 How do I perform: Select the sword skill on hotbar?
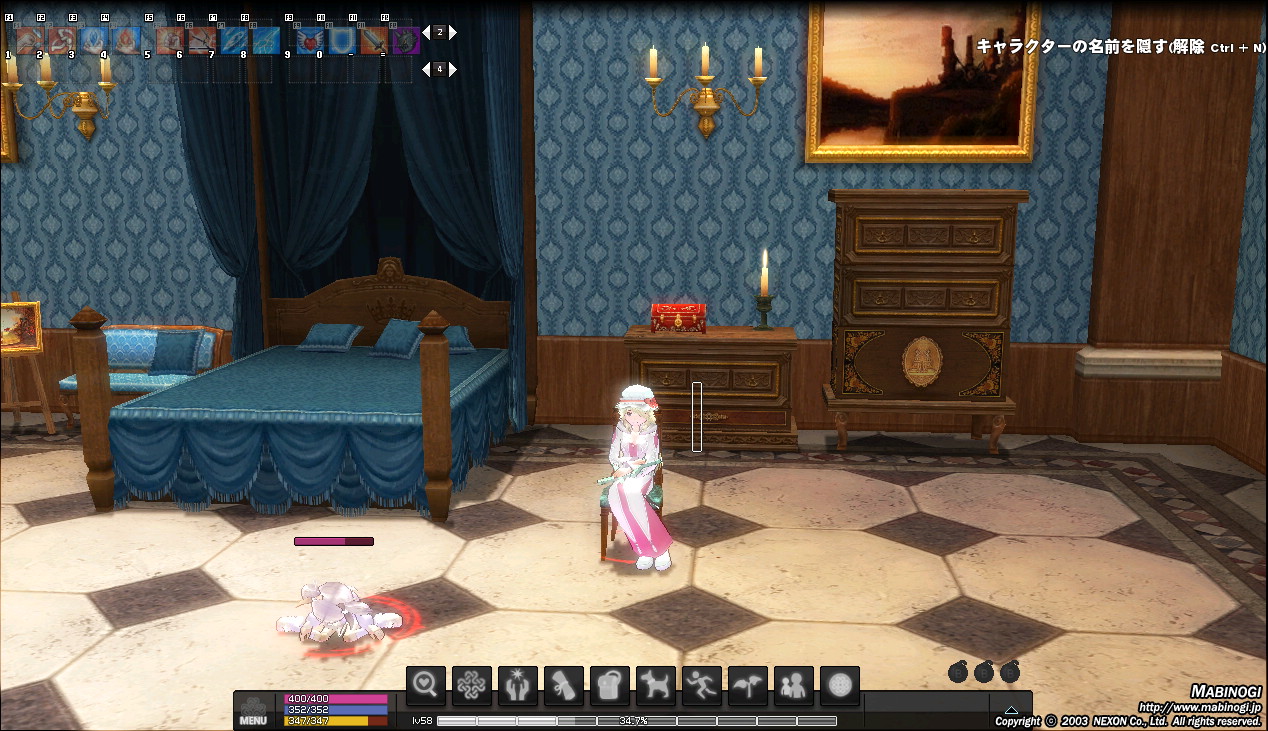[373, 40]
